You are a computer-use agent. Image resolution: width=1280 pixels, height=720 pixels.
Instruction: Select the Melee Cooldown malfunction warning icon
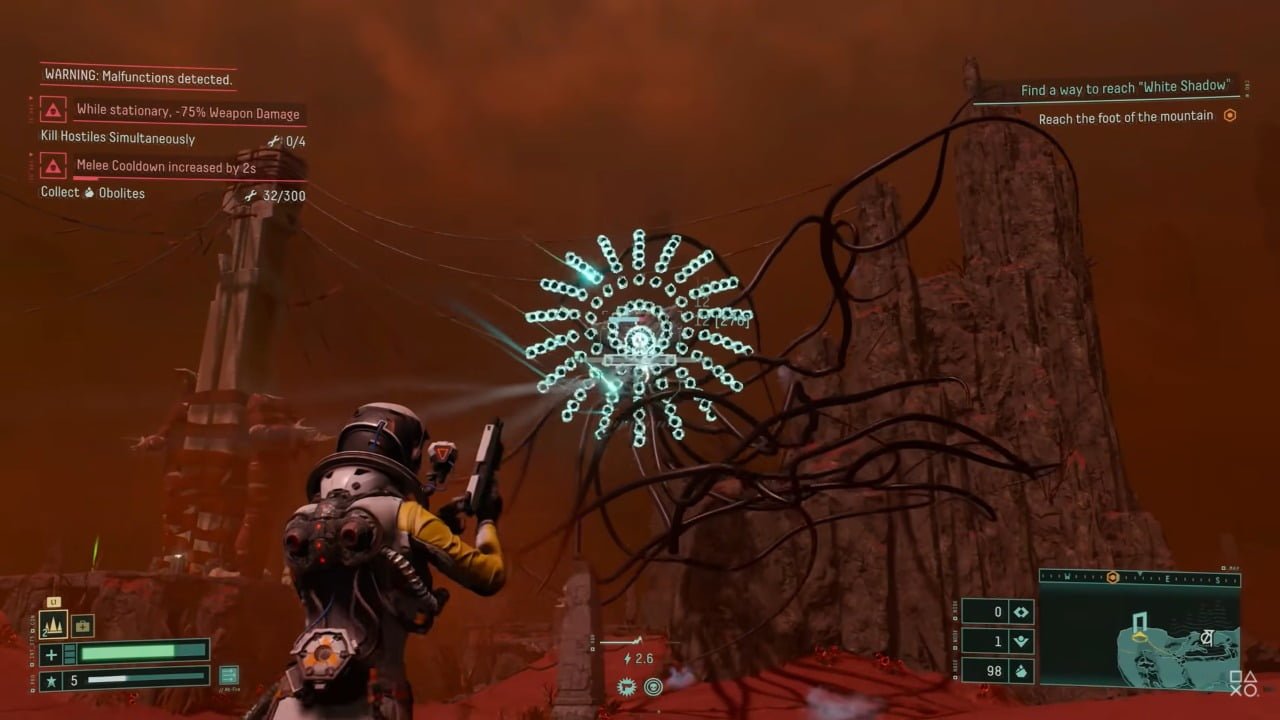(x=54, y=165)
